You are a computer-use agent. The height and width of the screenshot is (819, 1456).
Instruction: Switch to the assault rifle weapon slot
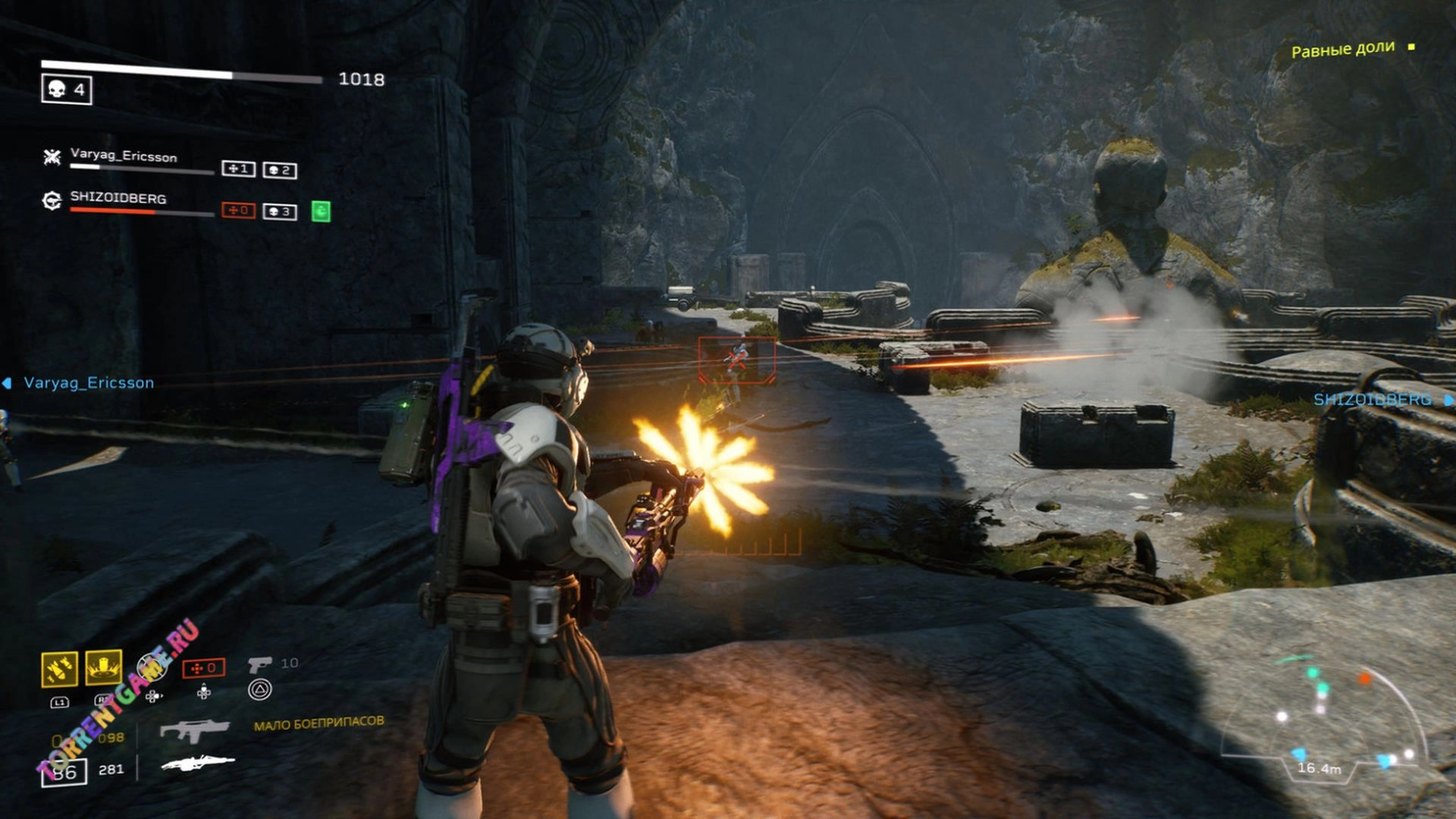tap(194, 730)
